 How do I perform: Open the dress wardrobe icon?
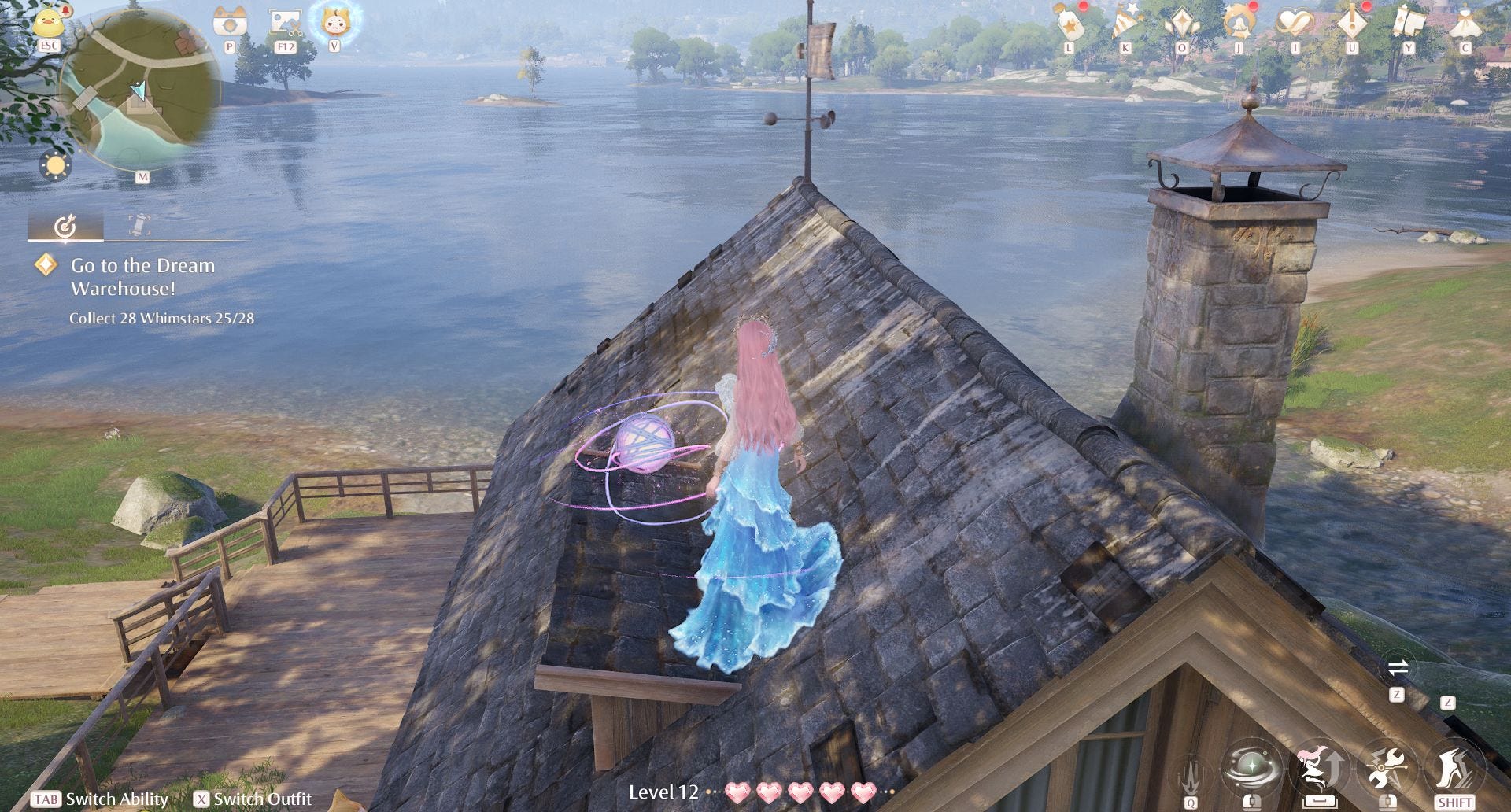(x=1465, y=22)
